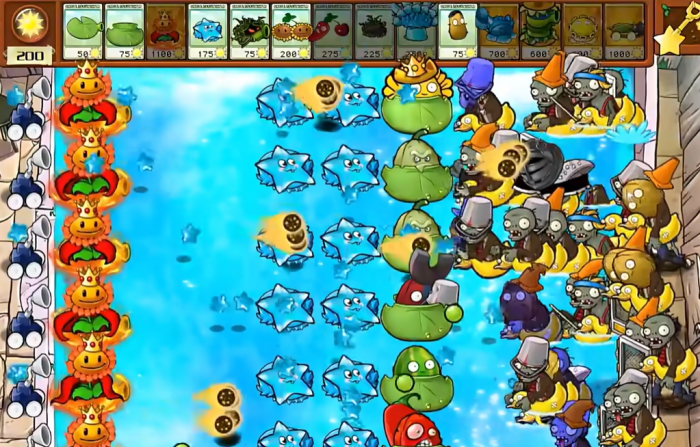Choose the dark tangled shooter seed card
Screen dimensions: 700x447
(248, 30)
